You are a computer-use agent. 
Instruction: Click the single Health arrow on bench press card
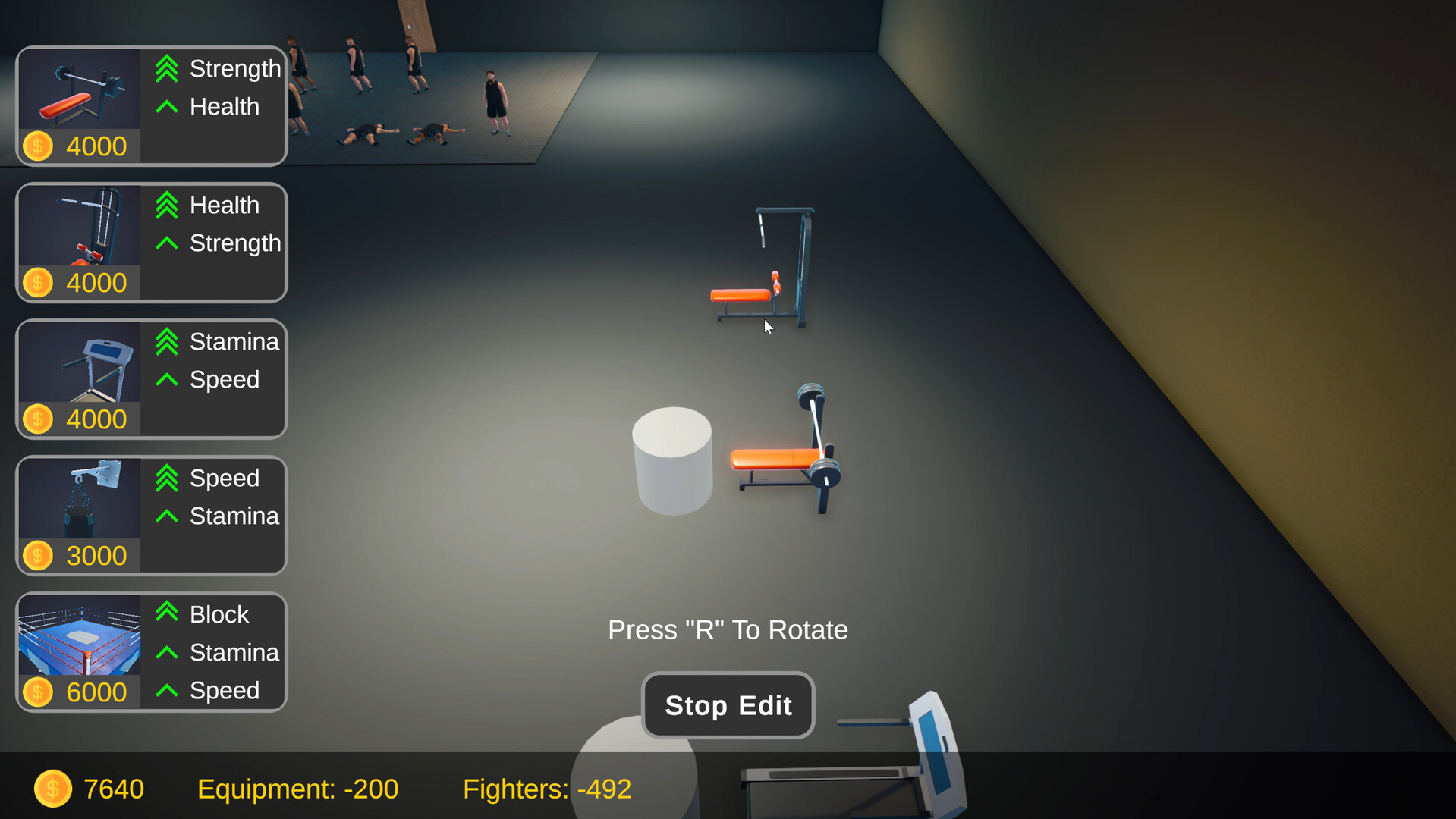(166, 107)
